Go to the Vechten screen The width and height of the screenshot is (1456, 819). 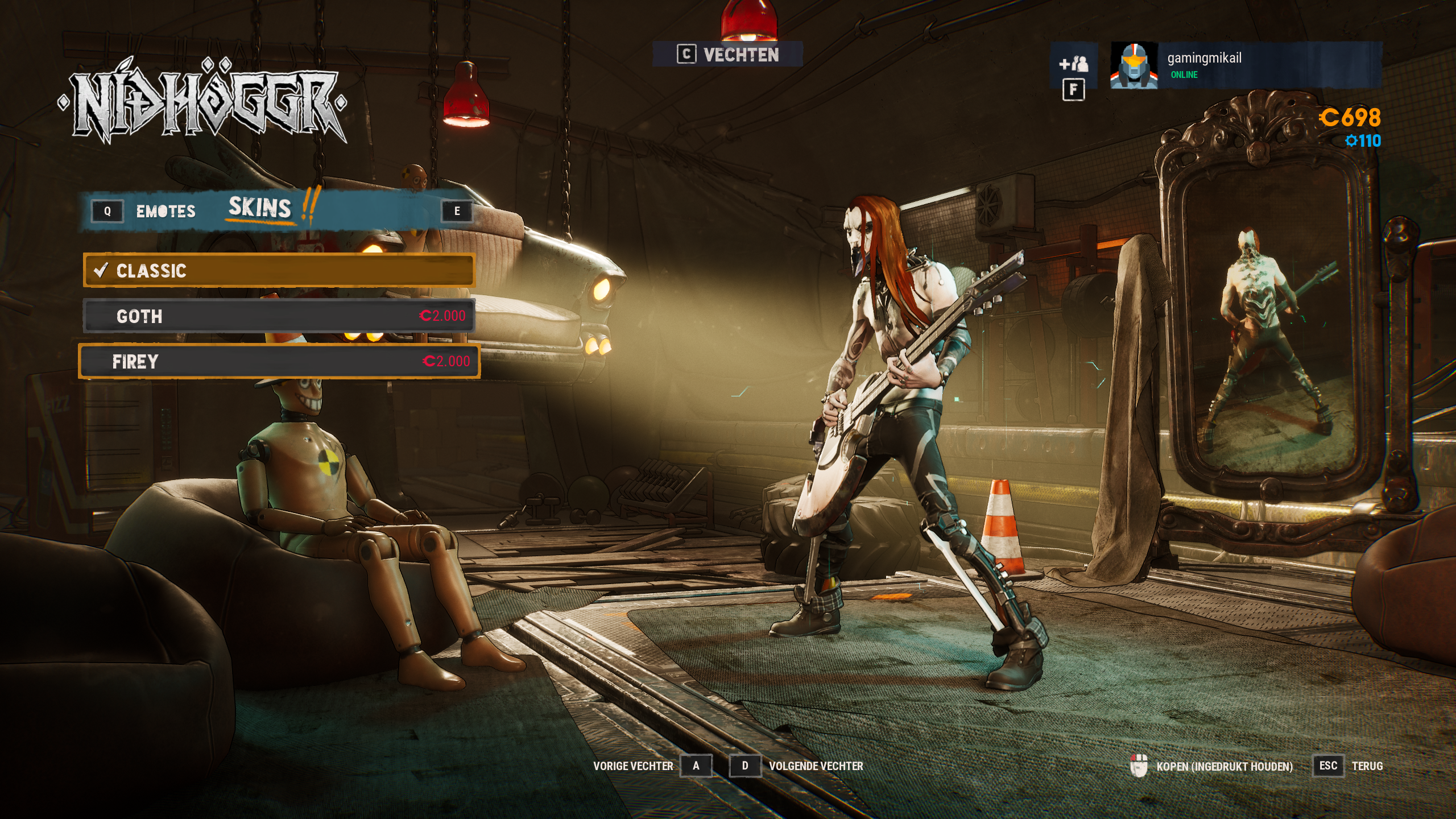coord(728,55)
